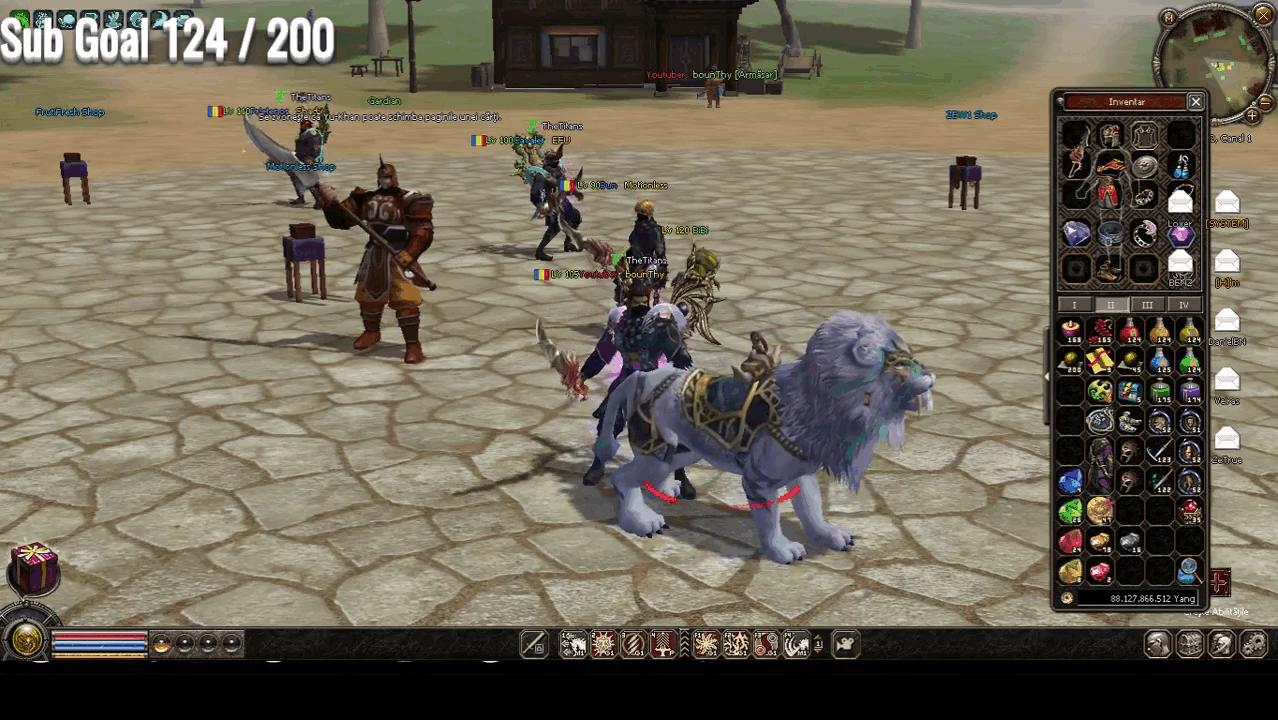This screenshot has width=1278, height=720.
Task: Show inventory page II
Action: pos(1110,305)
